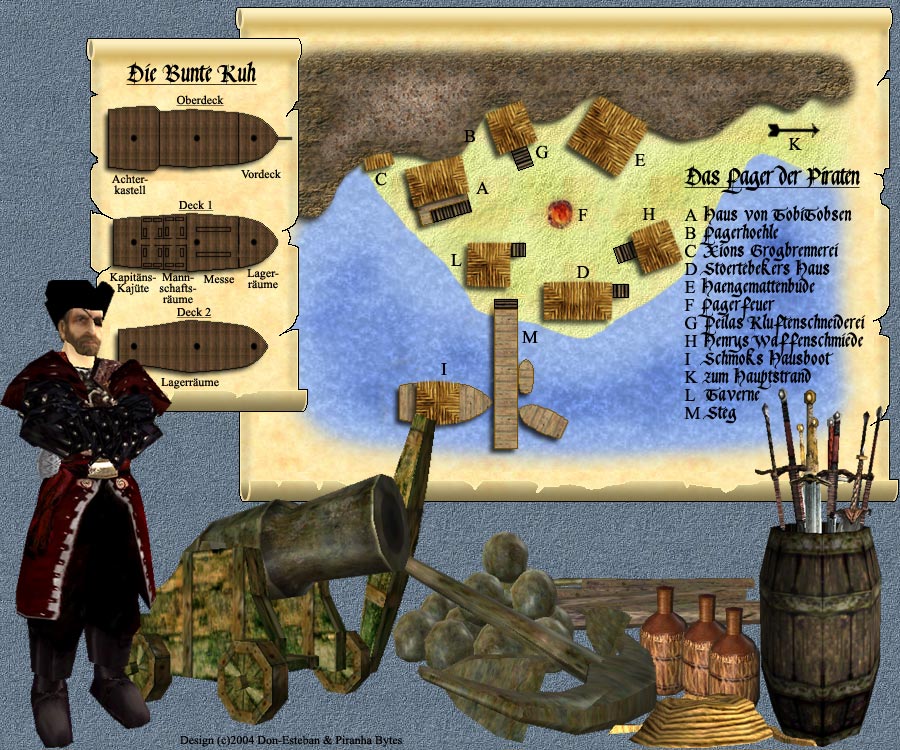Select the houseboat marked I on the map

click(x=444, y=402)
